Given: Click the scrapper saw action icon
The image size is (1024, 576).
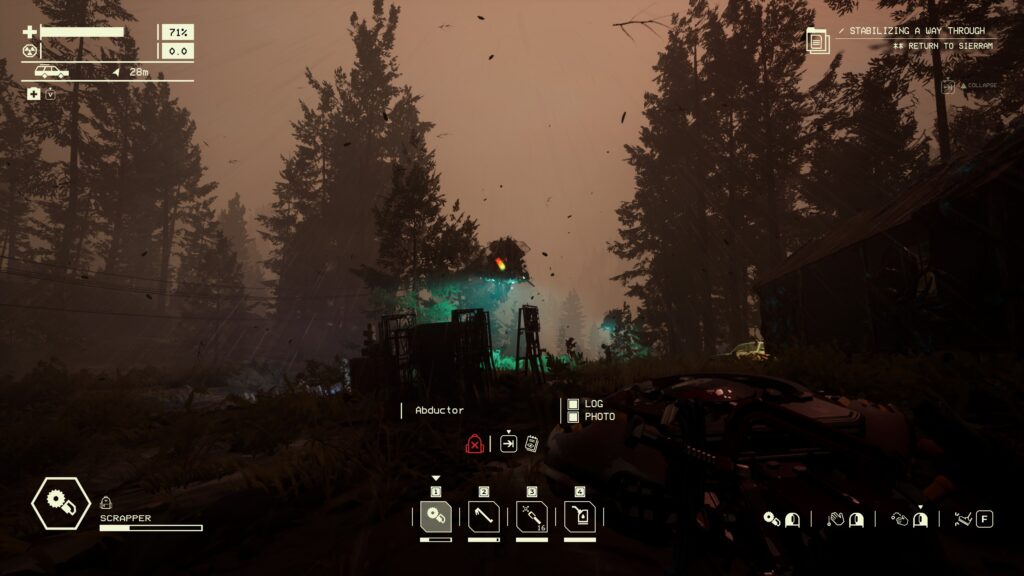Looking at the screenshot, I should pos(771,519).
